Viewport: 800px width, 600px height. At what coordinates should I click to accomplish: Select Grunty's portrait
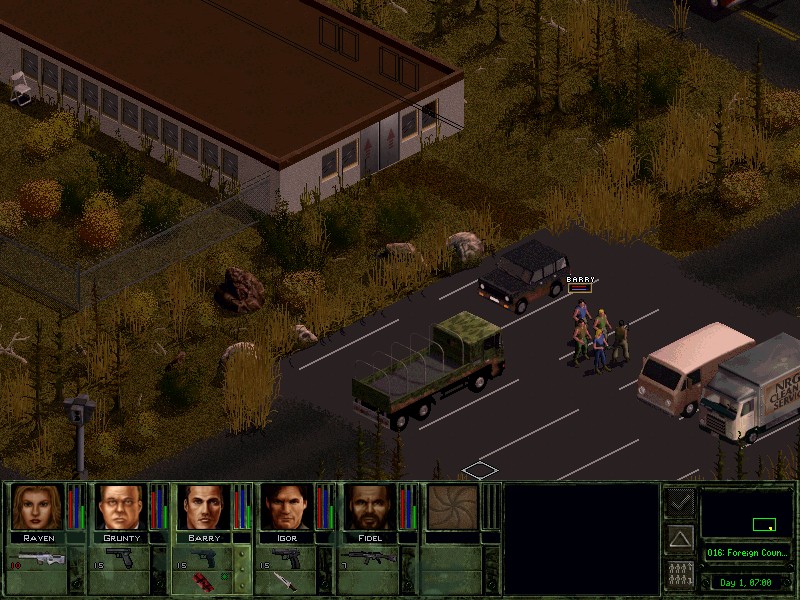[121, 507]
